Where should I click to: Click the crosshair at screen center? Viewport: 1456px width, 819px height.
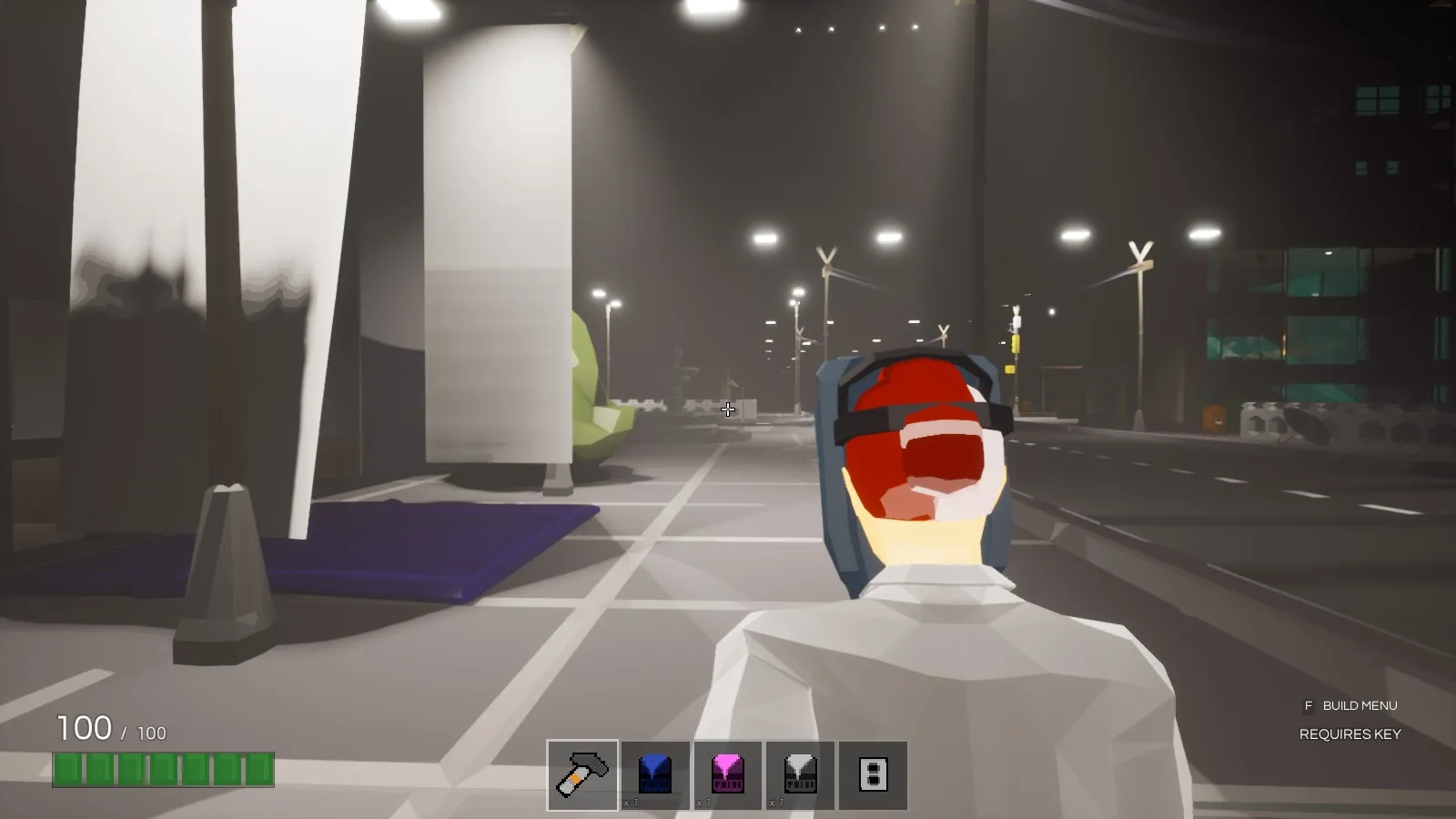click(728, 409)
